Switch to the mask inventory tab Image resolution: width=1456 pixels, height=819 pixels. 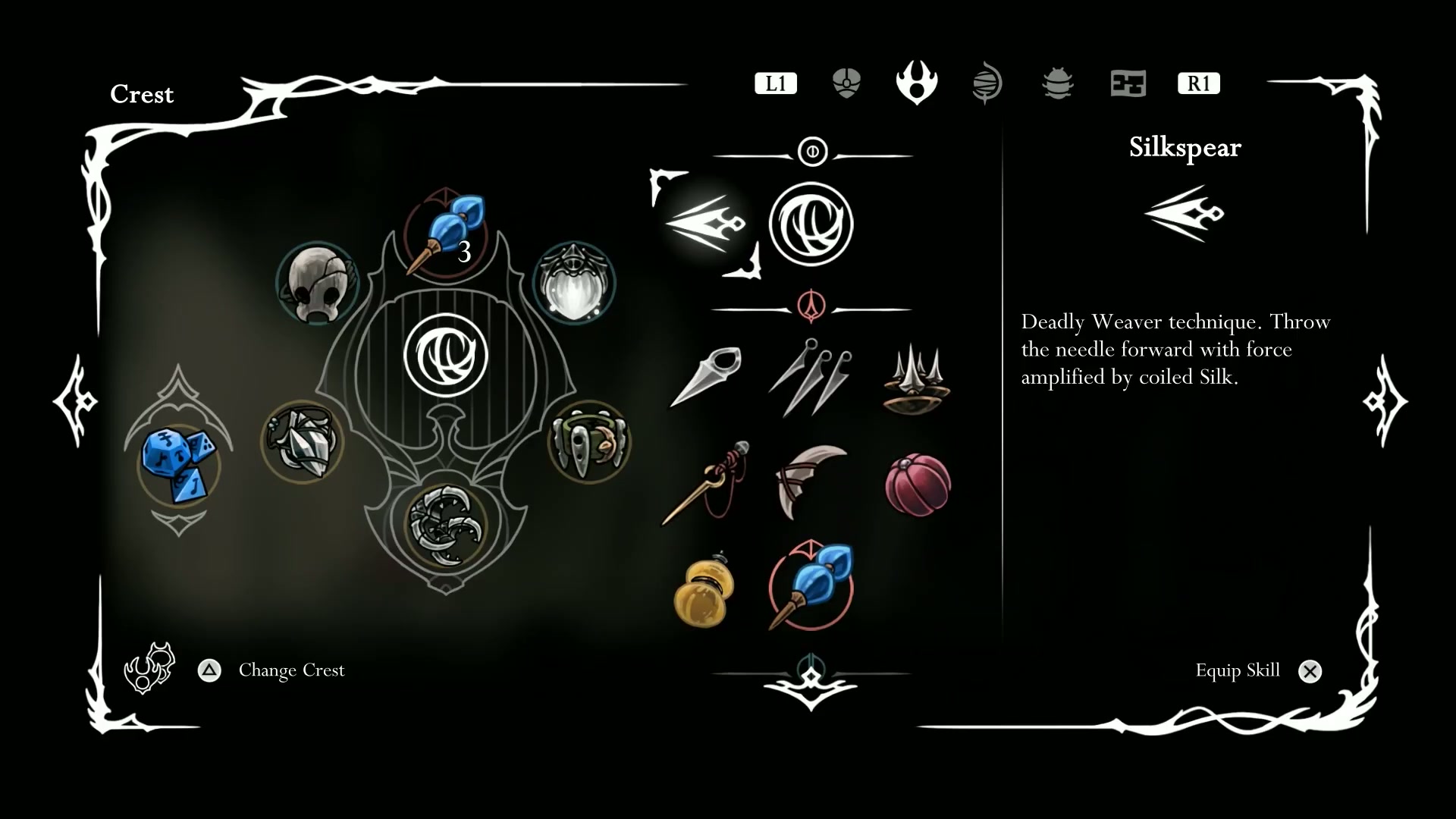pos(846,83)
